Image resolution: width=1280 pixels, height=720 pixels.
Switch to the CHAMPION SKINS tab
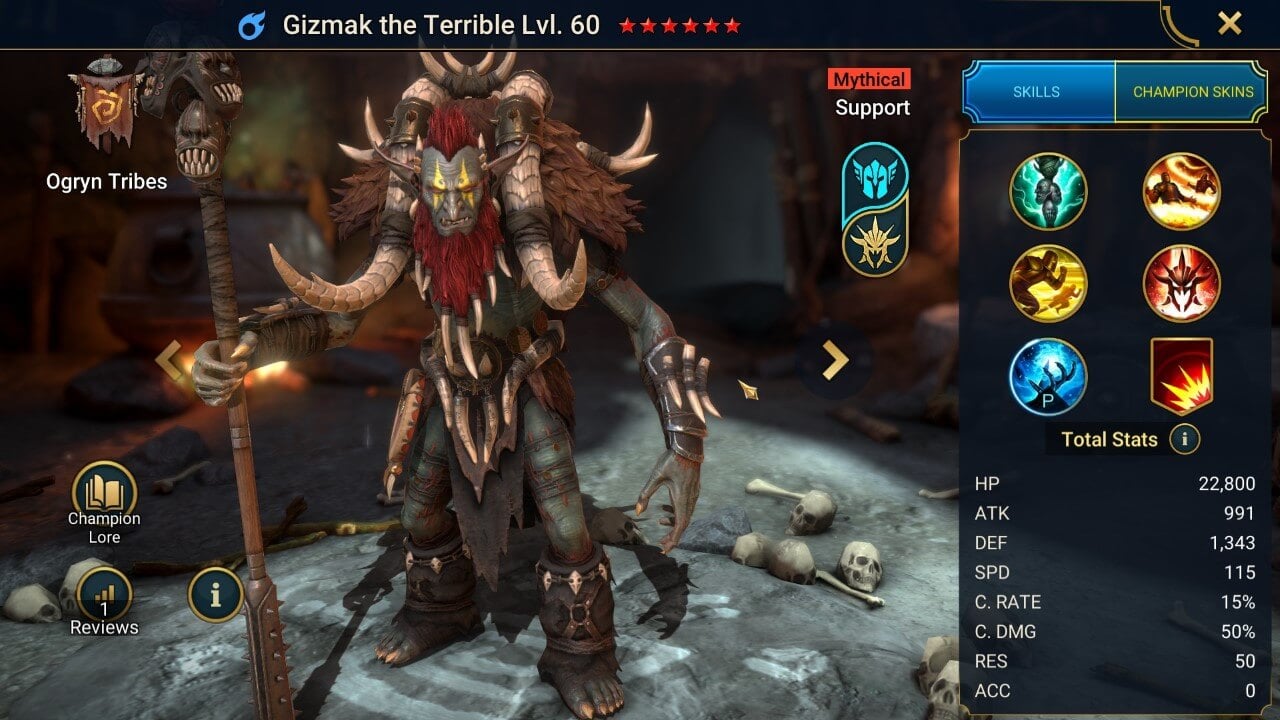click(1194, 91)
